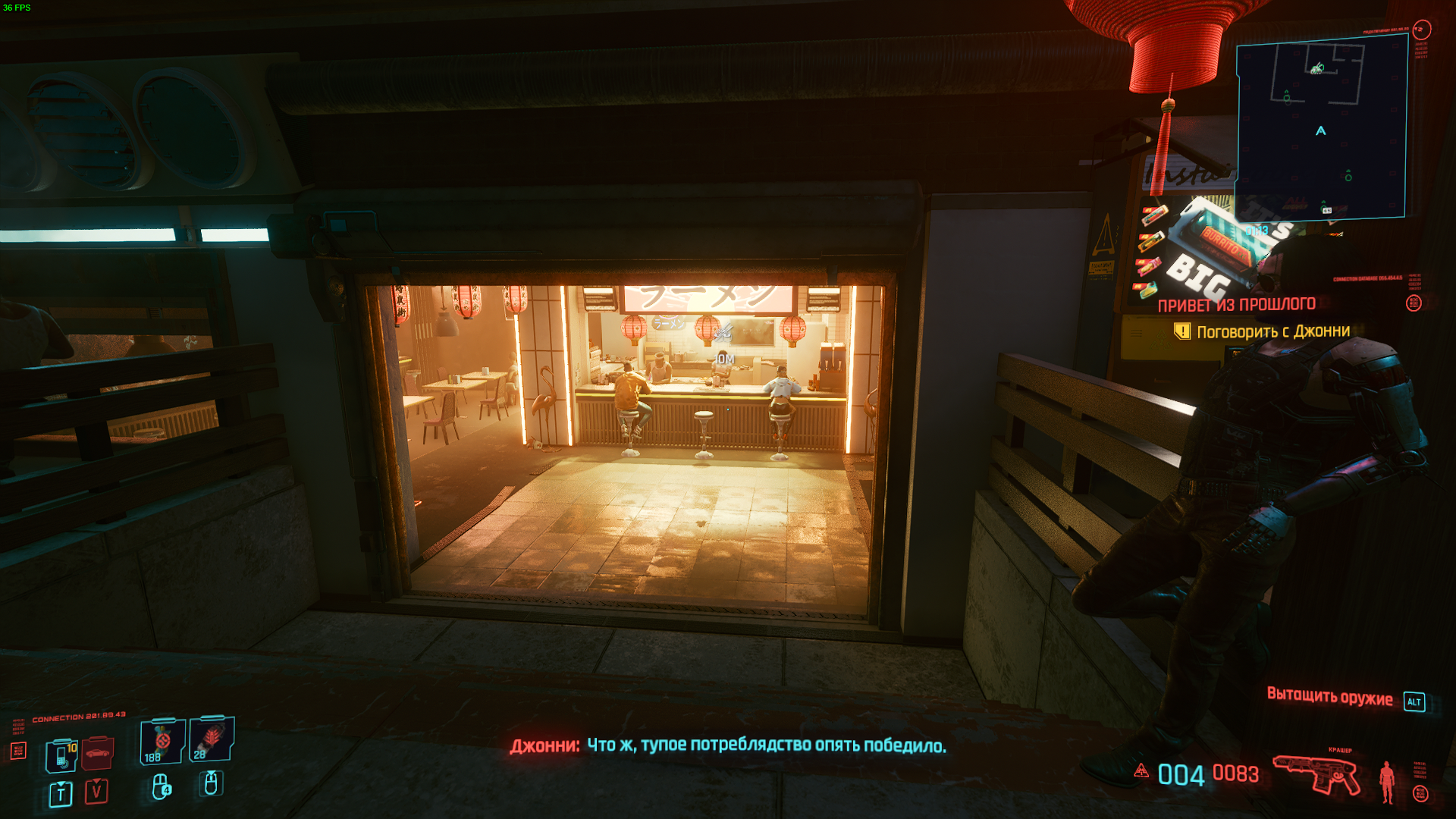The width and height of the screenshot is (1456, 819).
Task: Select the objective Поговорить с Джонни
Action: click(1272, 331)
